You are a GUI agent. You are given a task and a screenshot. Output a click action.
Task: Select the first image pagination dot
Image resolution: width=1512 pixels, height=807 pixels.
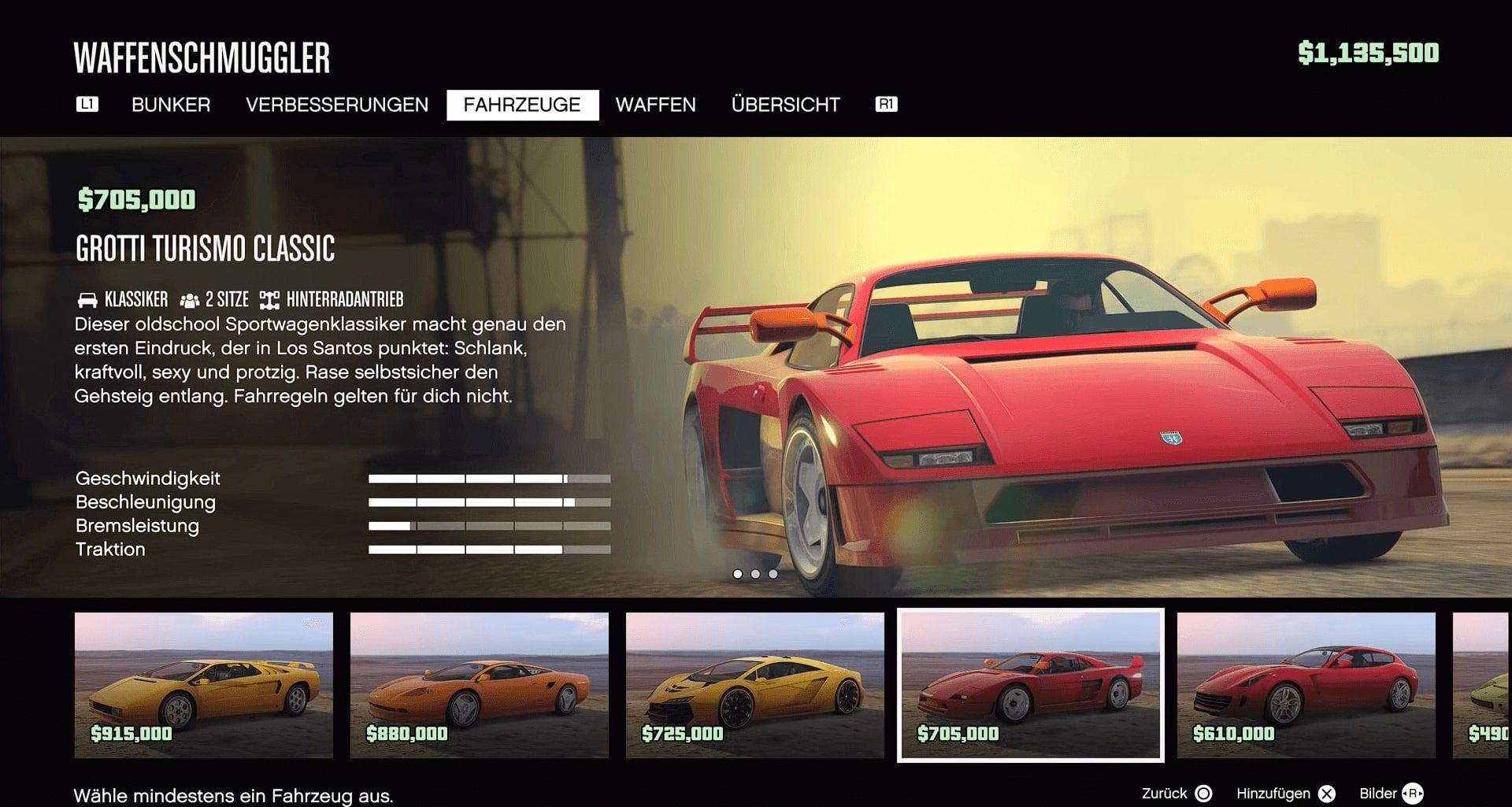coord(738,574)
